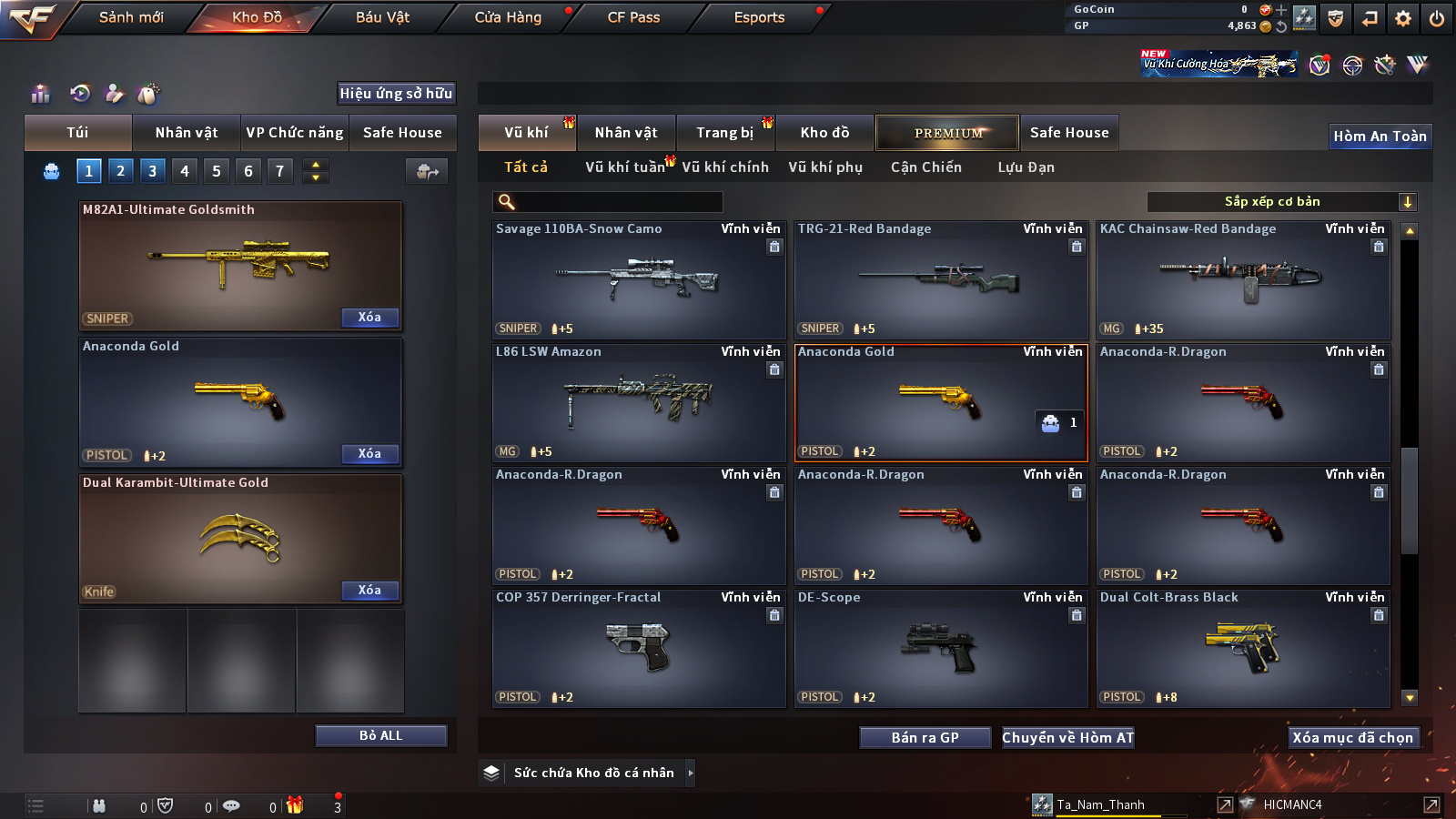Open the Sảnh mới lobby menu
This screenshot has height=819, width=1456.
pos(131,17)
